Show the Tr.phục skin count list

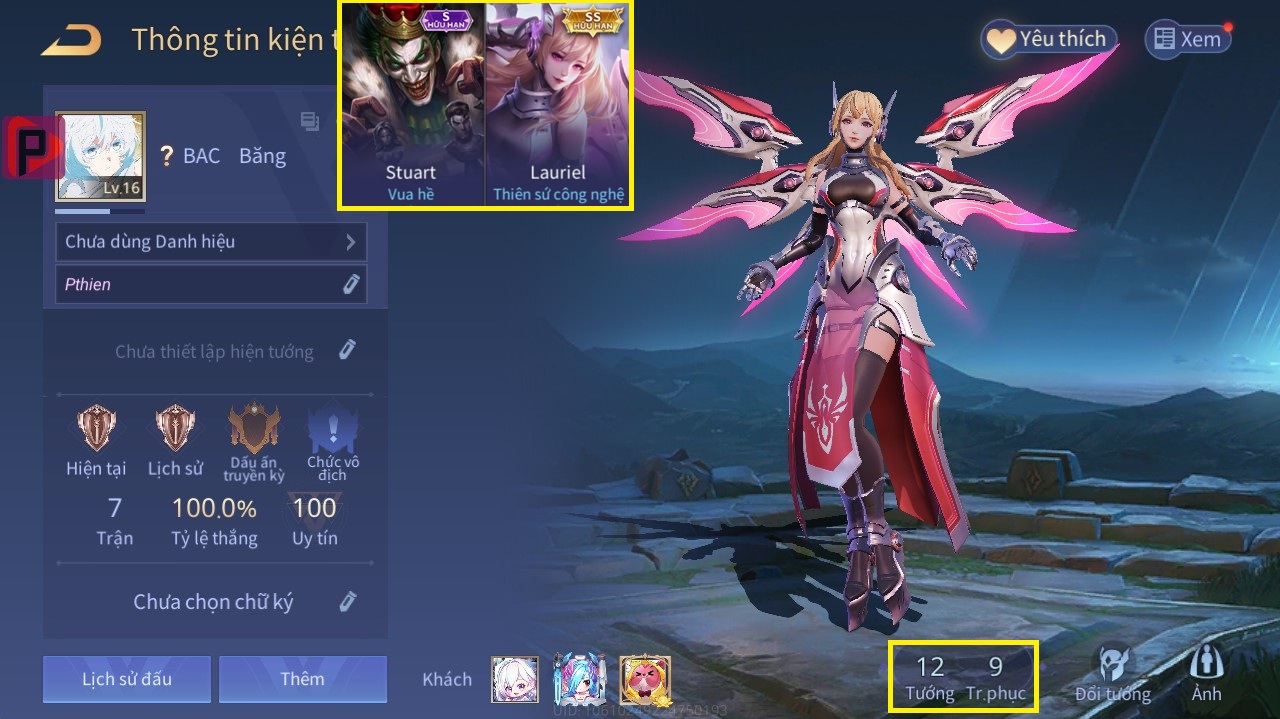[x=996, y=678]
